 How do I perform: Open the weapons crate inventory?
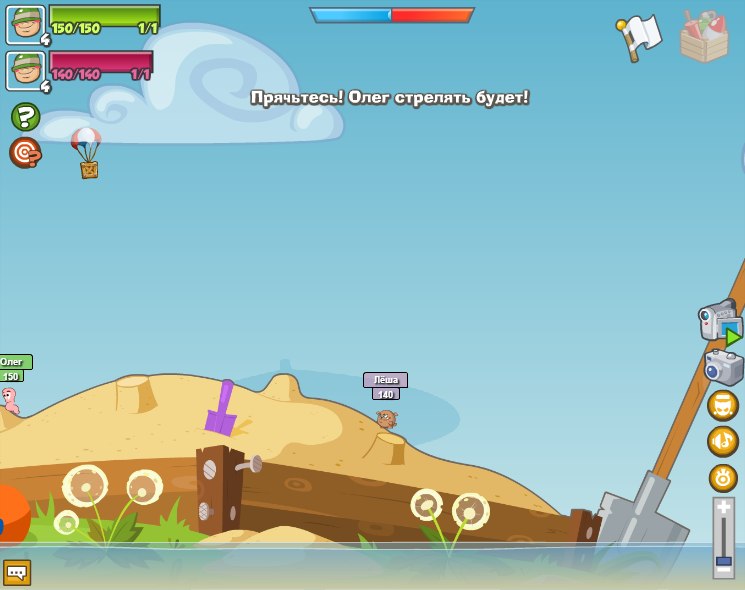[704, 38]
